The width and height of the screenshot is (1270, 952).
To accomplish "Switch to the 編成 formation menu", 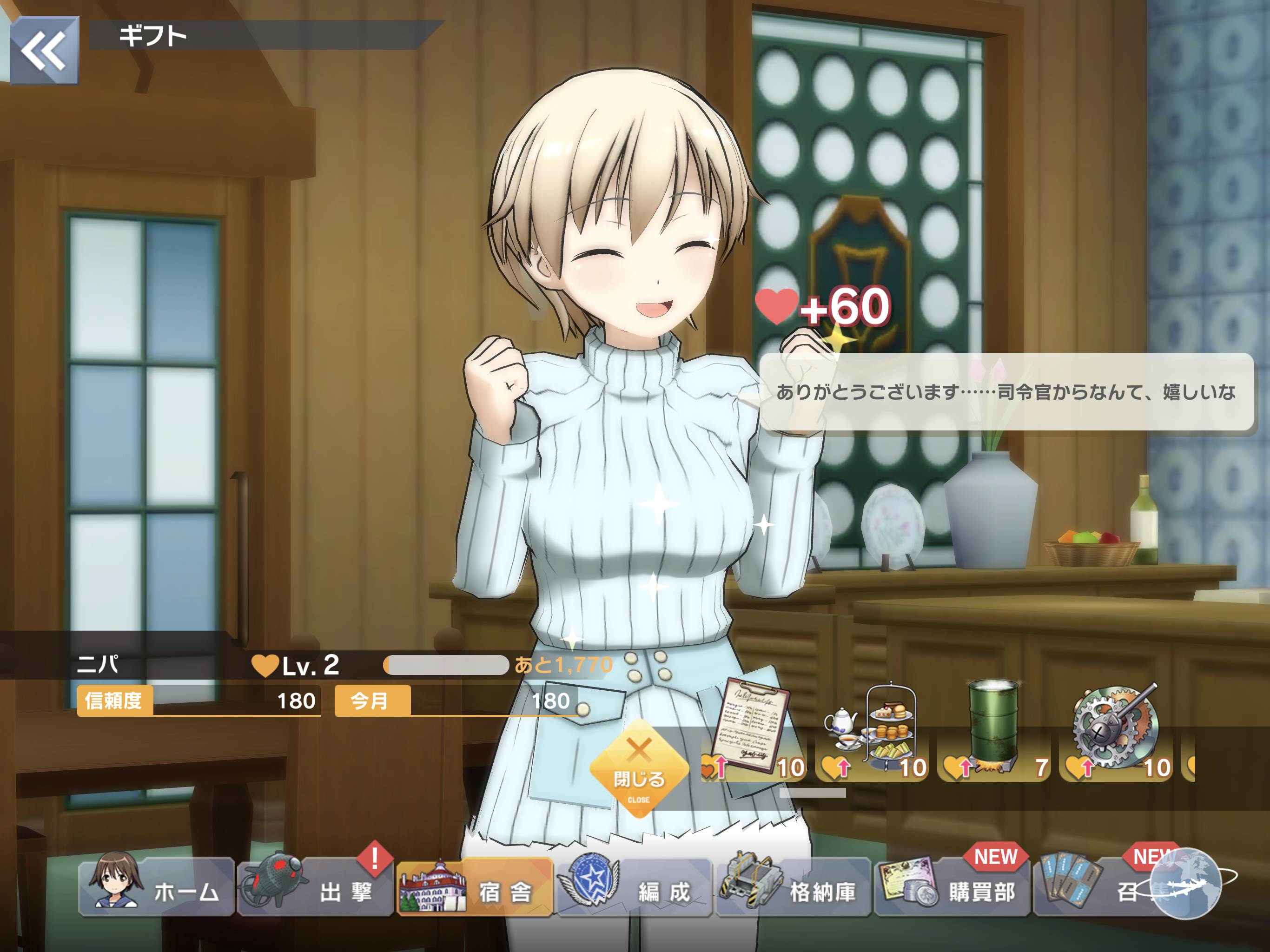I will (634, 886).
